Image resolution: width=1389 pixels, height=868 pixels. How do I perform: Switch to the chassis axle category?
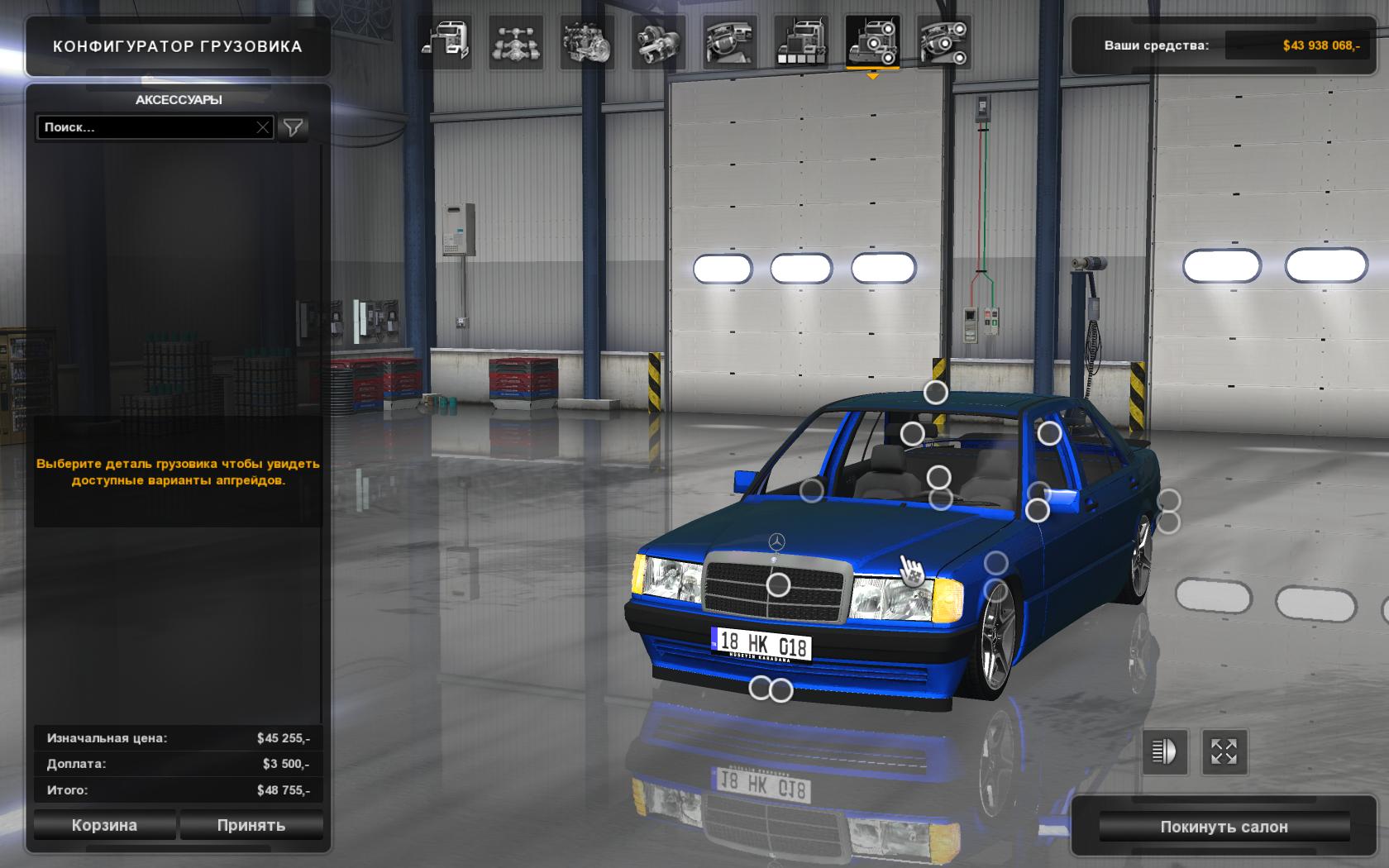(516, 42)
